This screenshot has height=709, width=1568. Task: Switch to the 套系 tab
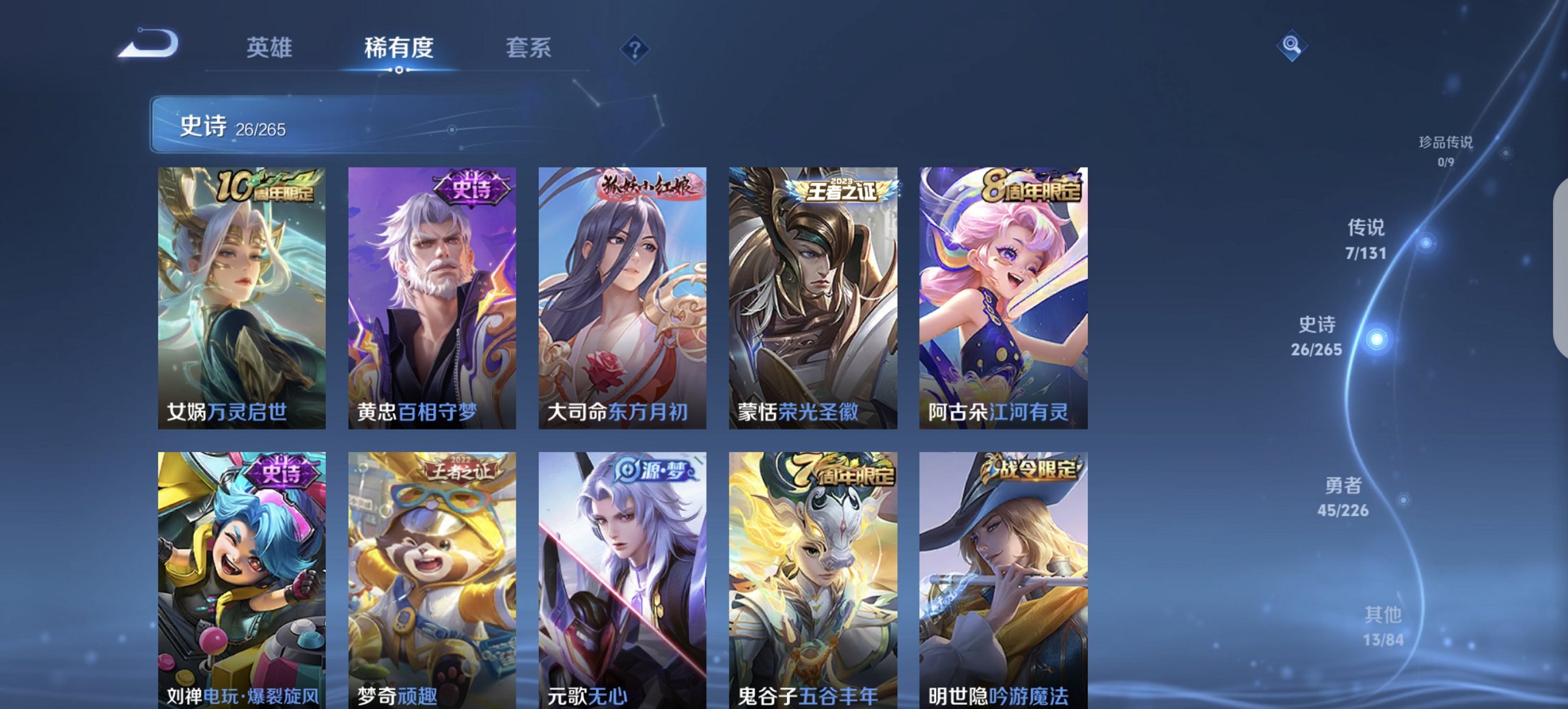point(529,48)
